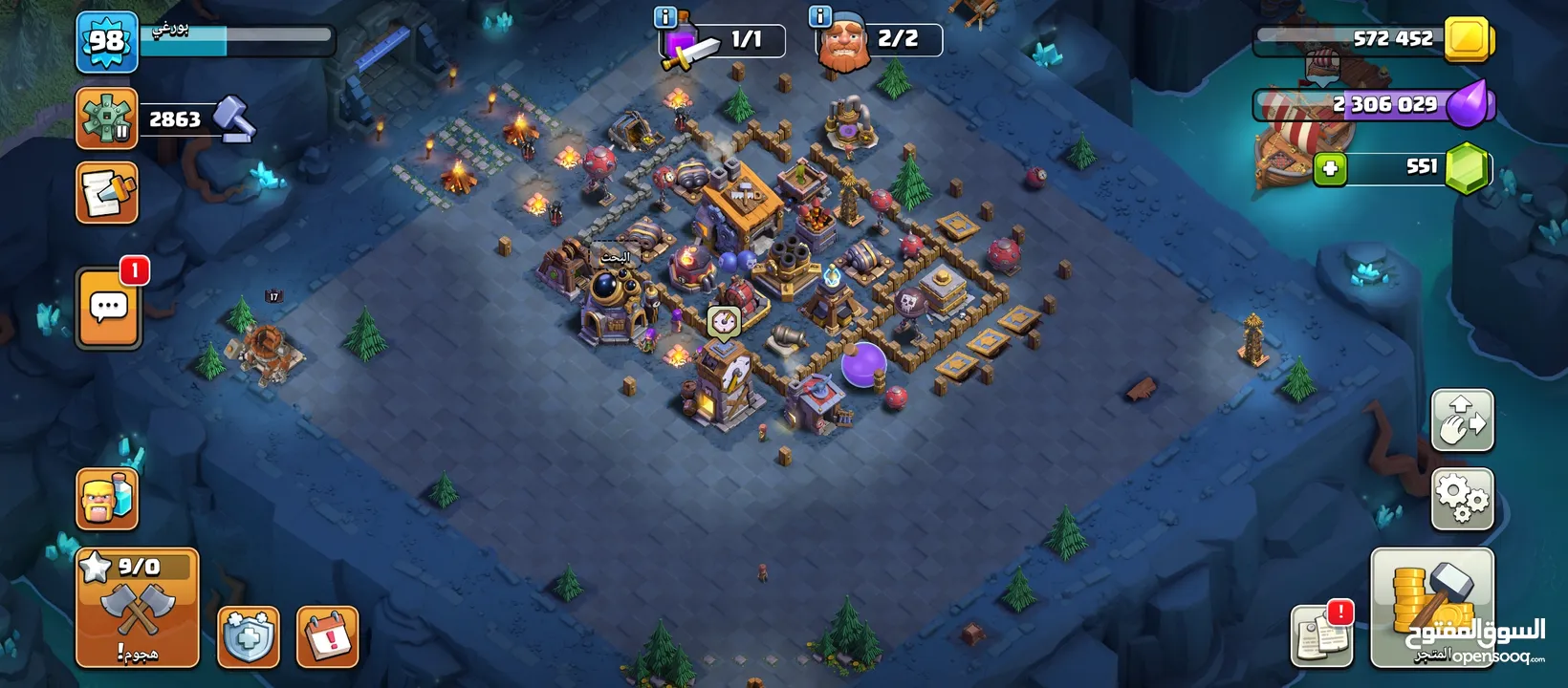The width and height of the screenshot is (1568, 688).
Task: Show battle machine info icon
Action: click(664, 17)
